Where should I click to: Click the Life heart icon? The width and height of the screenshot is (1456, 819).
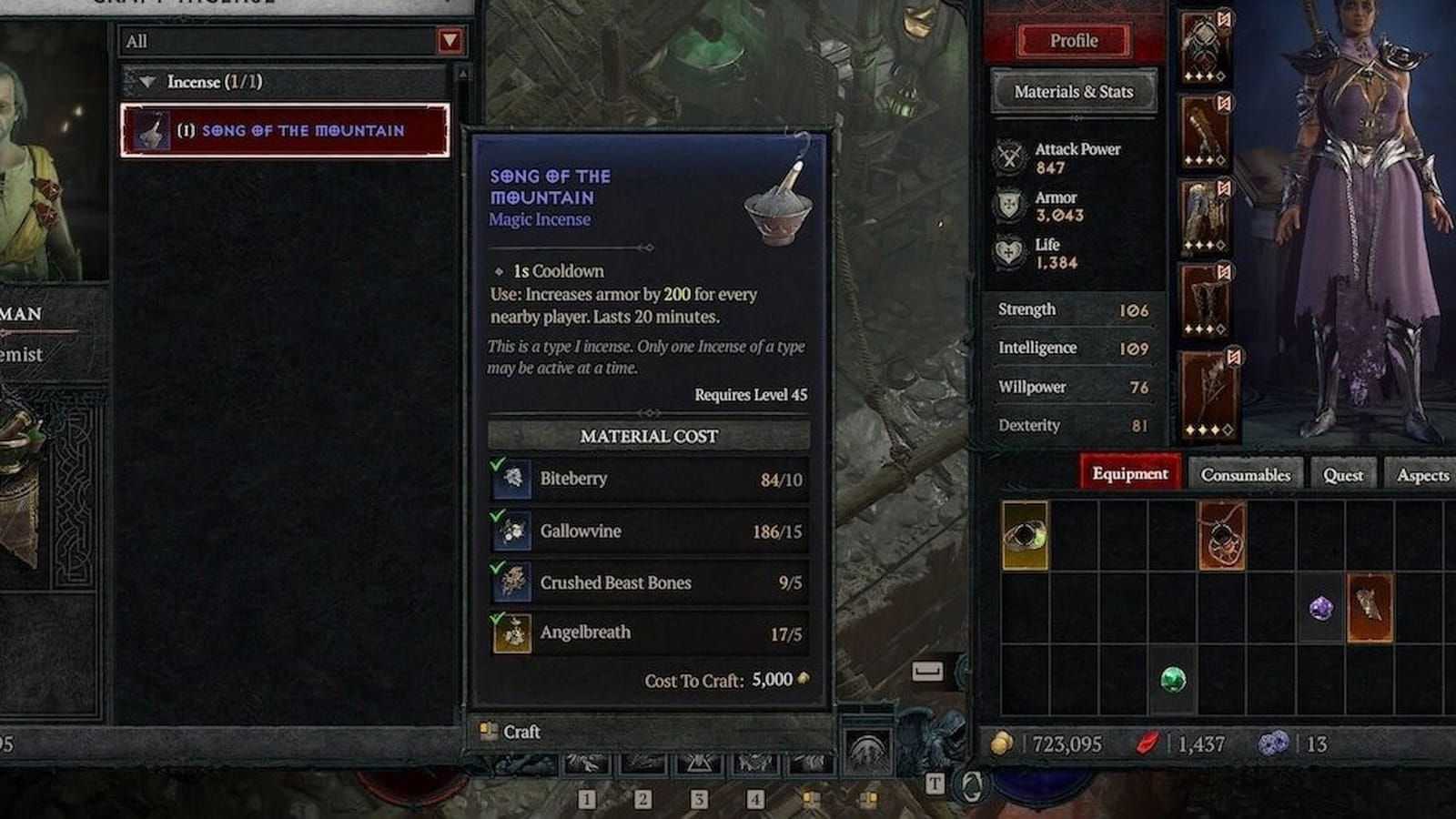click(x=1007, y=249)
